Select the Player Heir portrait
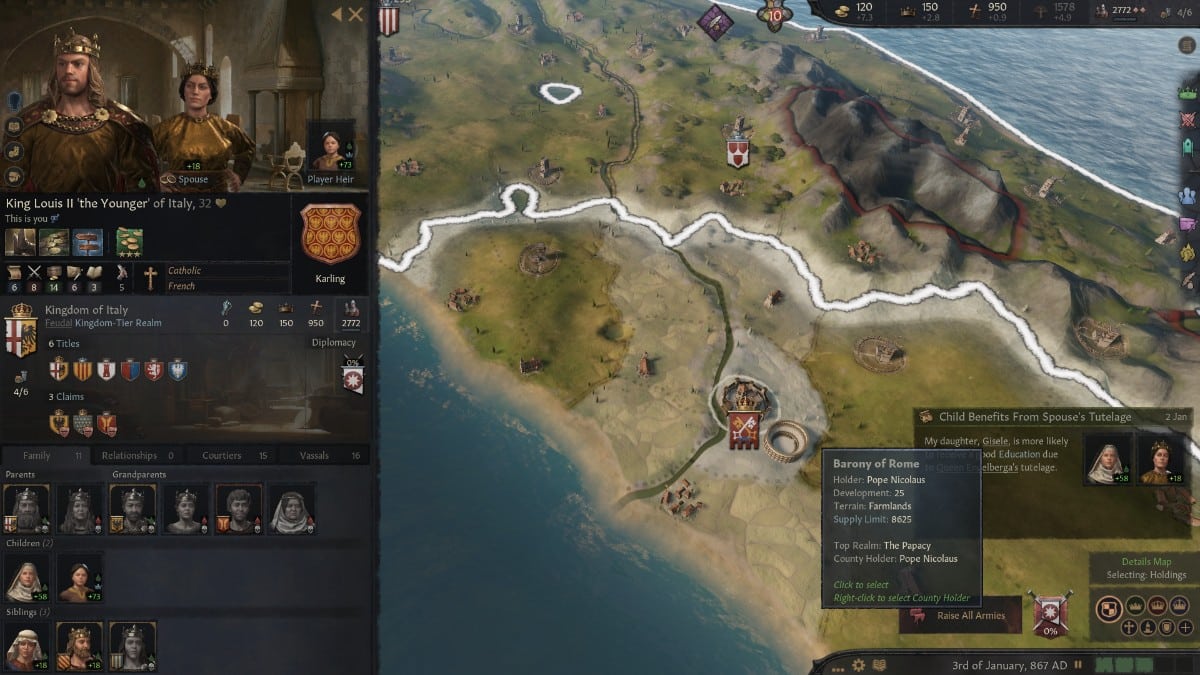 coord(330,148)
